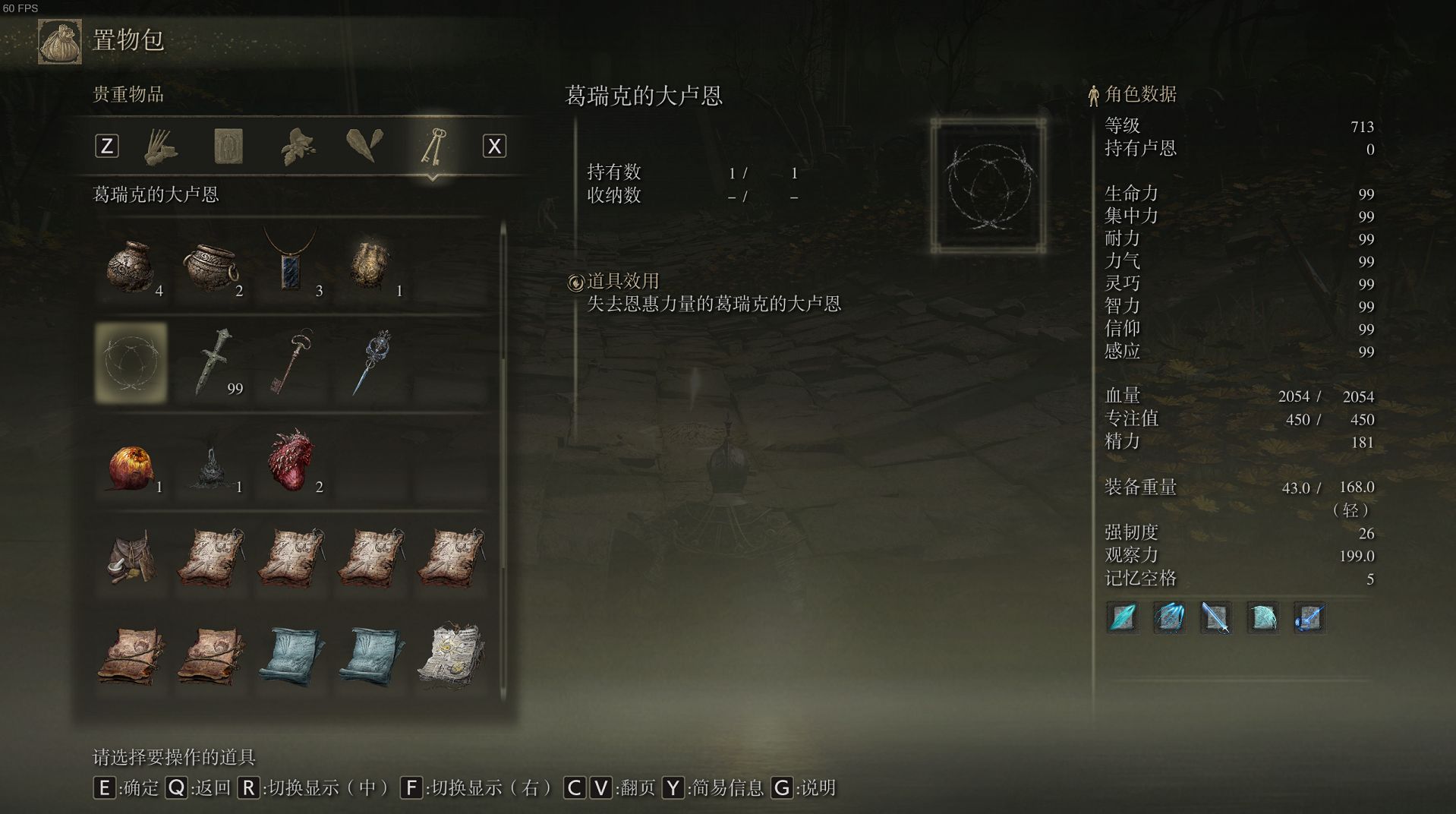Select the stone tablet category tab
This screenshot has width=1456, height=814.
pos(228,145)
